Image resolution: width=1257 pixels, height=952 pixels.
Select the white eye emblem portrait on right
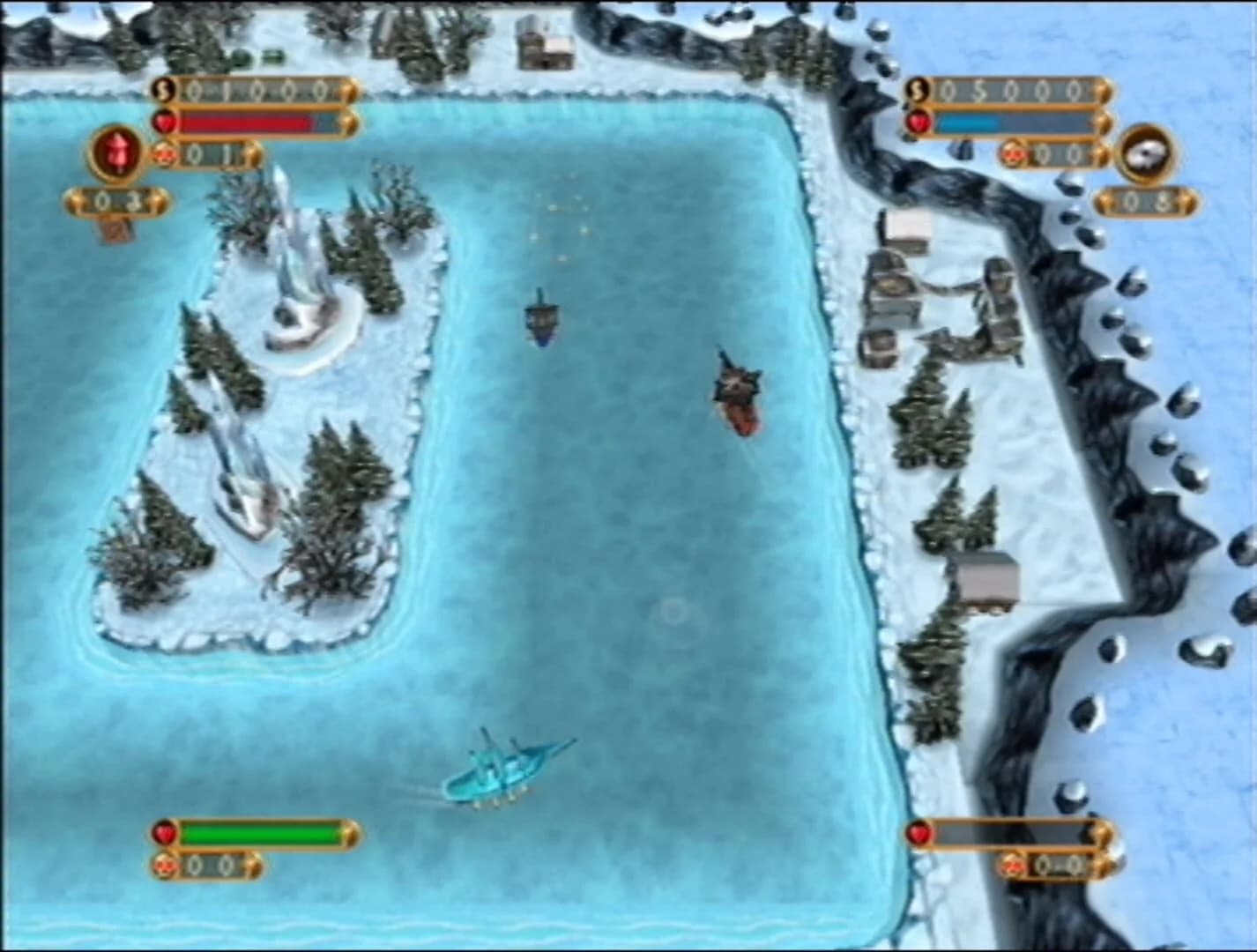(1148, 152)
